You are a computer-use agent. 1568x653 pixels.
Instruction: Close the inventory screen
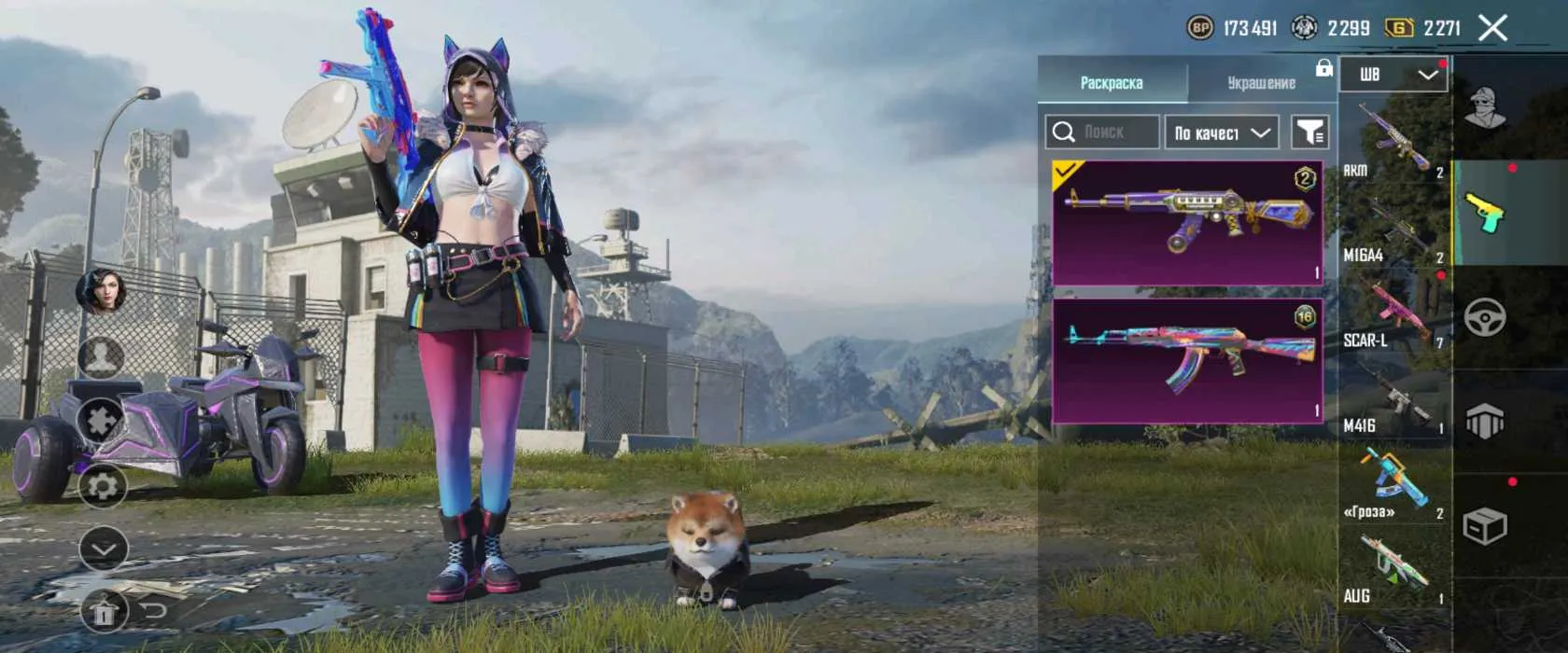[x=1493, y=28]
